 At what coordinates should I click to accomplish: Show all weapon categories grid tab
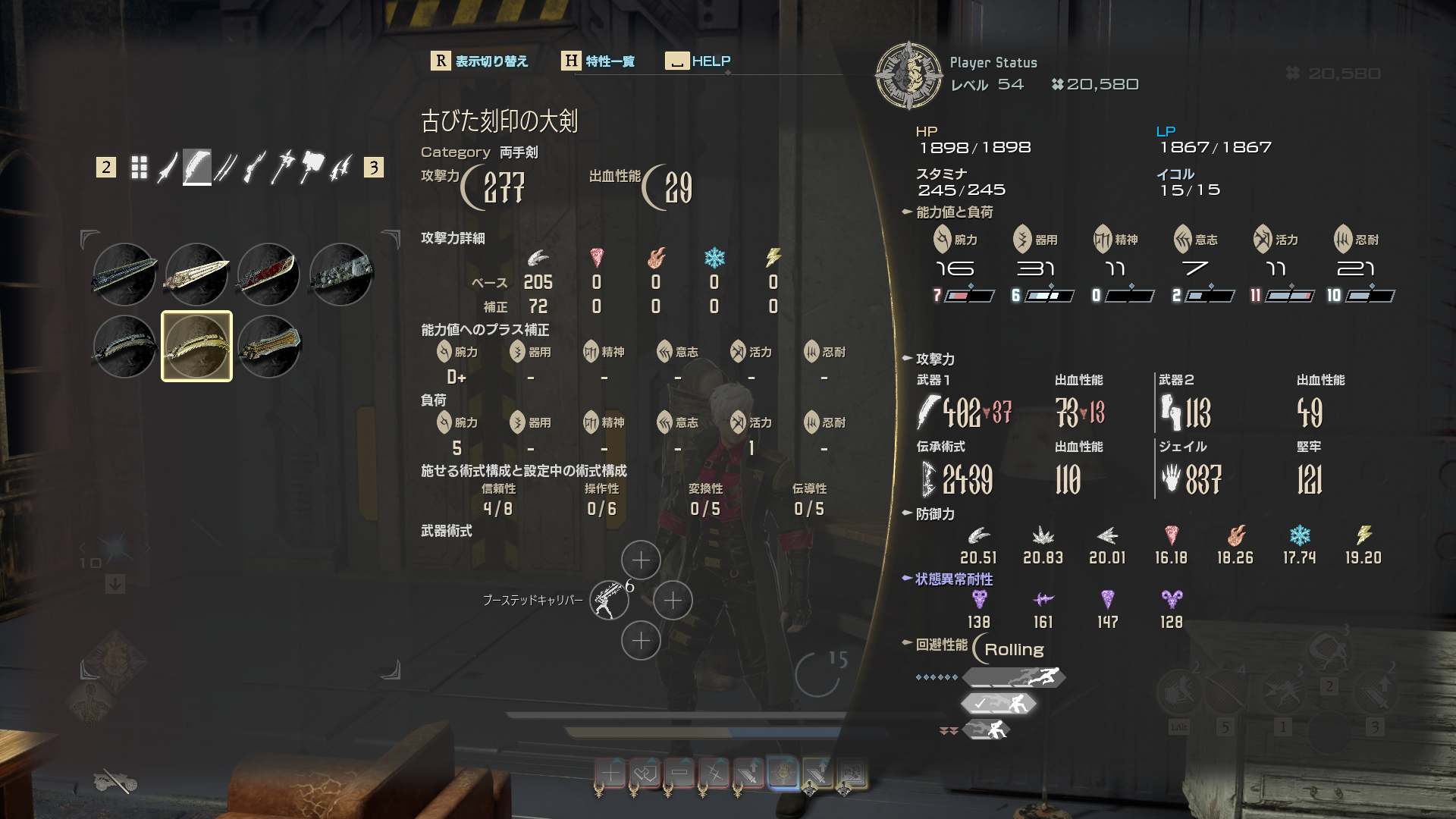coord(139,167)
